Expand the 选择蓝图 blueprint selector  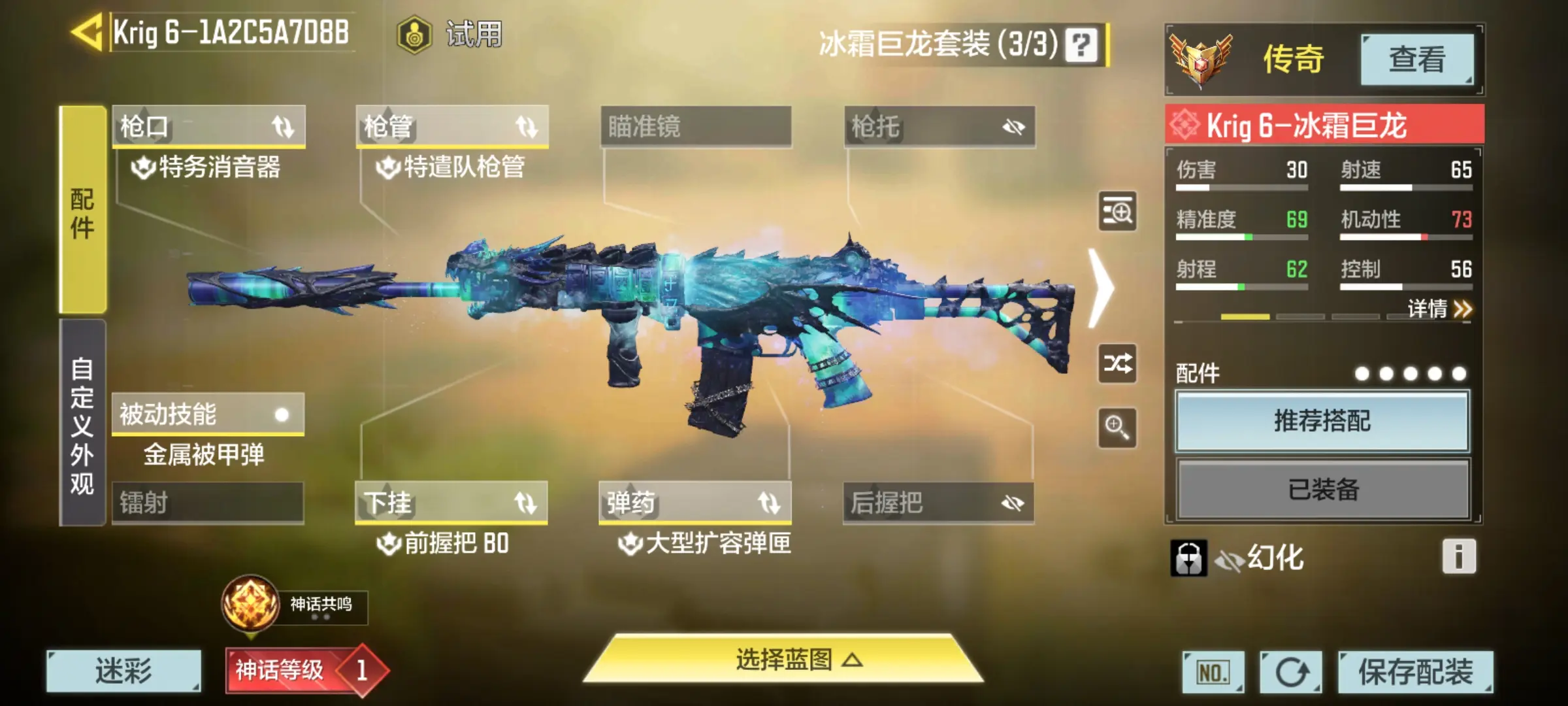pos(784,660)
